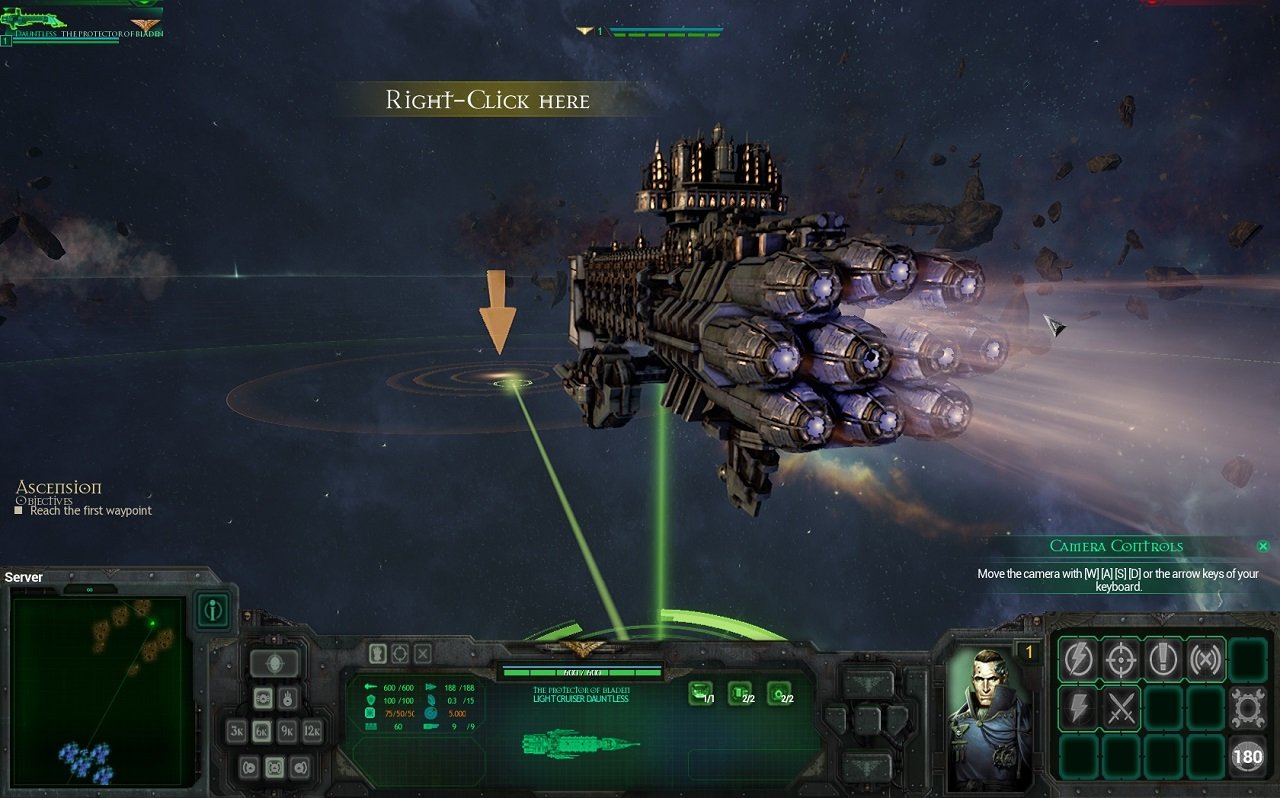The image size is (1280, 798).
Task: Click the leftmost maneuver icon in the stance panel
Action: [249, 766]
